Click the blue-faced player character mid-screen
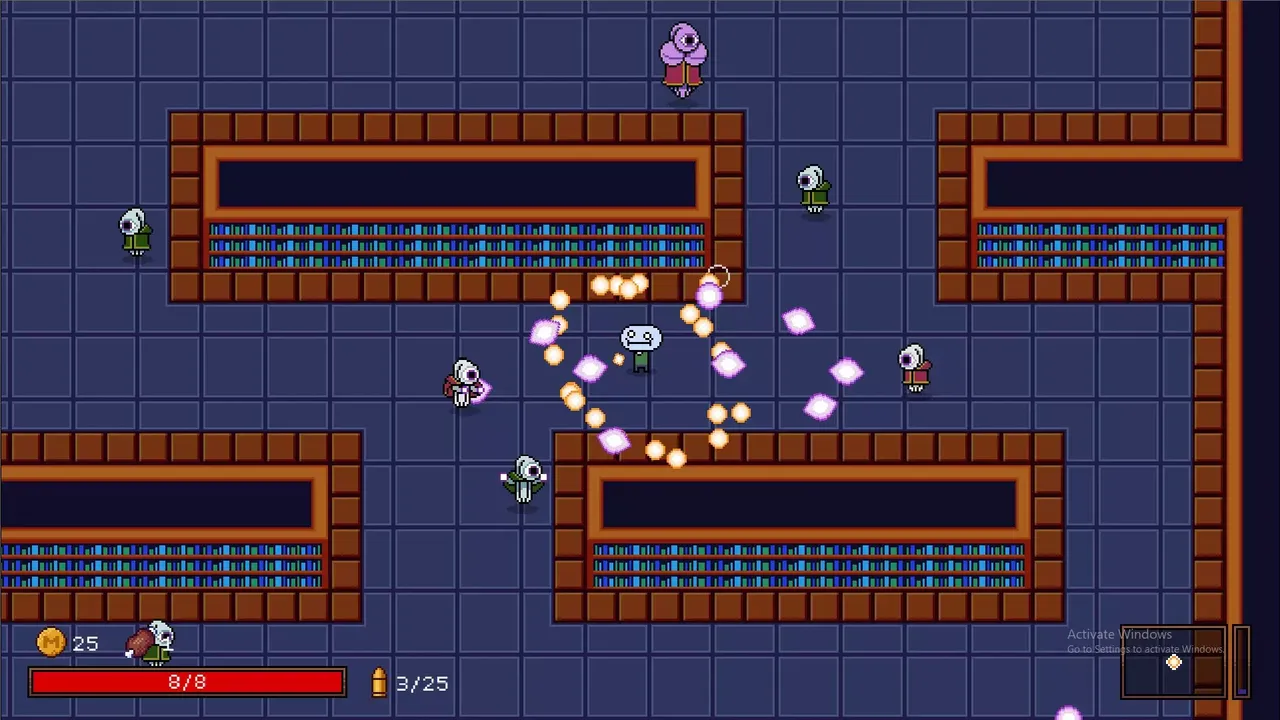Screen dimensions: 1280x720 (638, 345)
